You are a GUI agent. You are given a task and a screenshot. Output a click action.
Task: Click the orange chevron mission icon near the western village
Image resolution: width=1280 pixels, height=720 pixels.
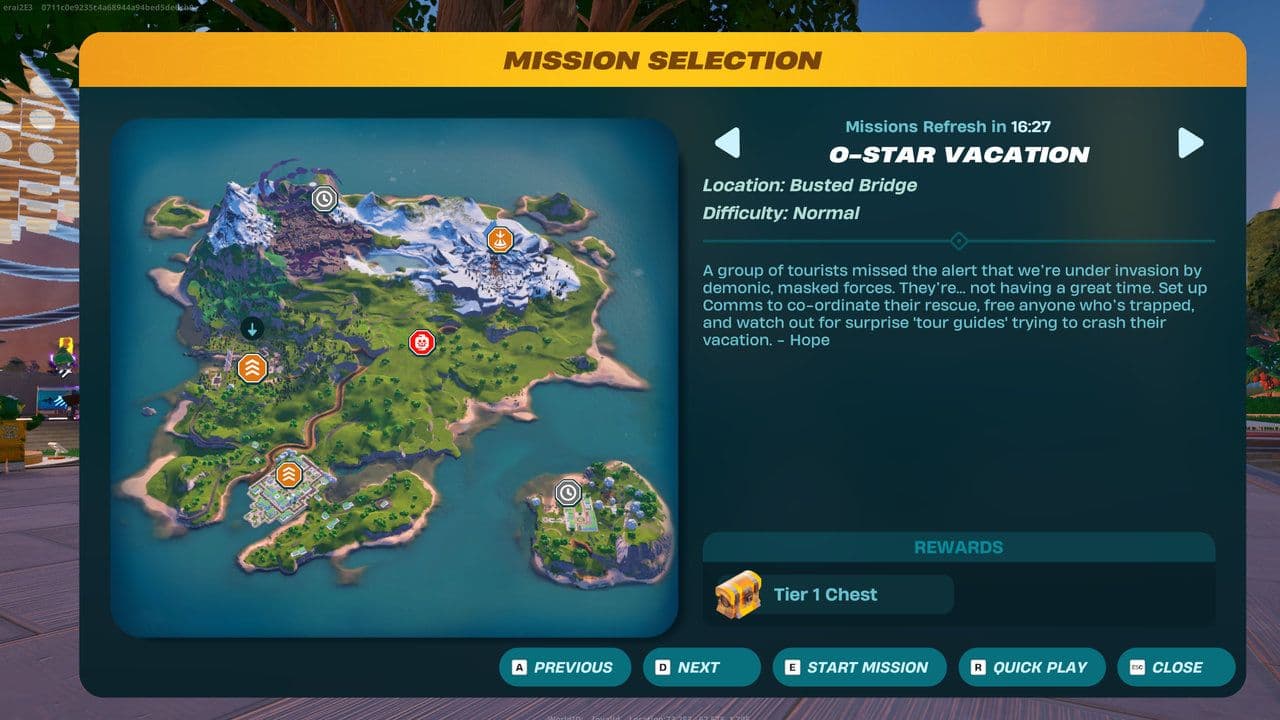tap(250, 369)
